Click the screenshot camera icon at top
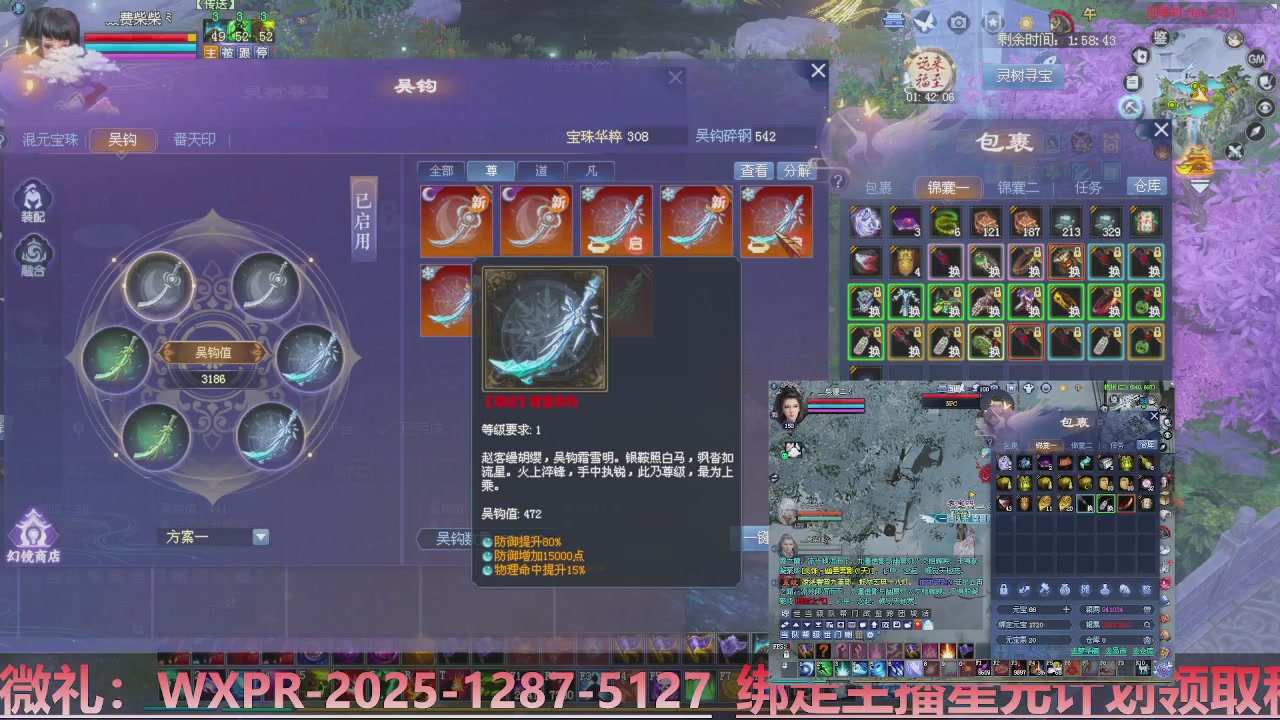This screenshot has width=1280, height=720. point(958,22)
